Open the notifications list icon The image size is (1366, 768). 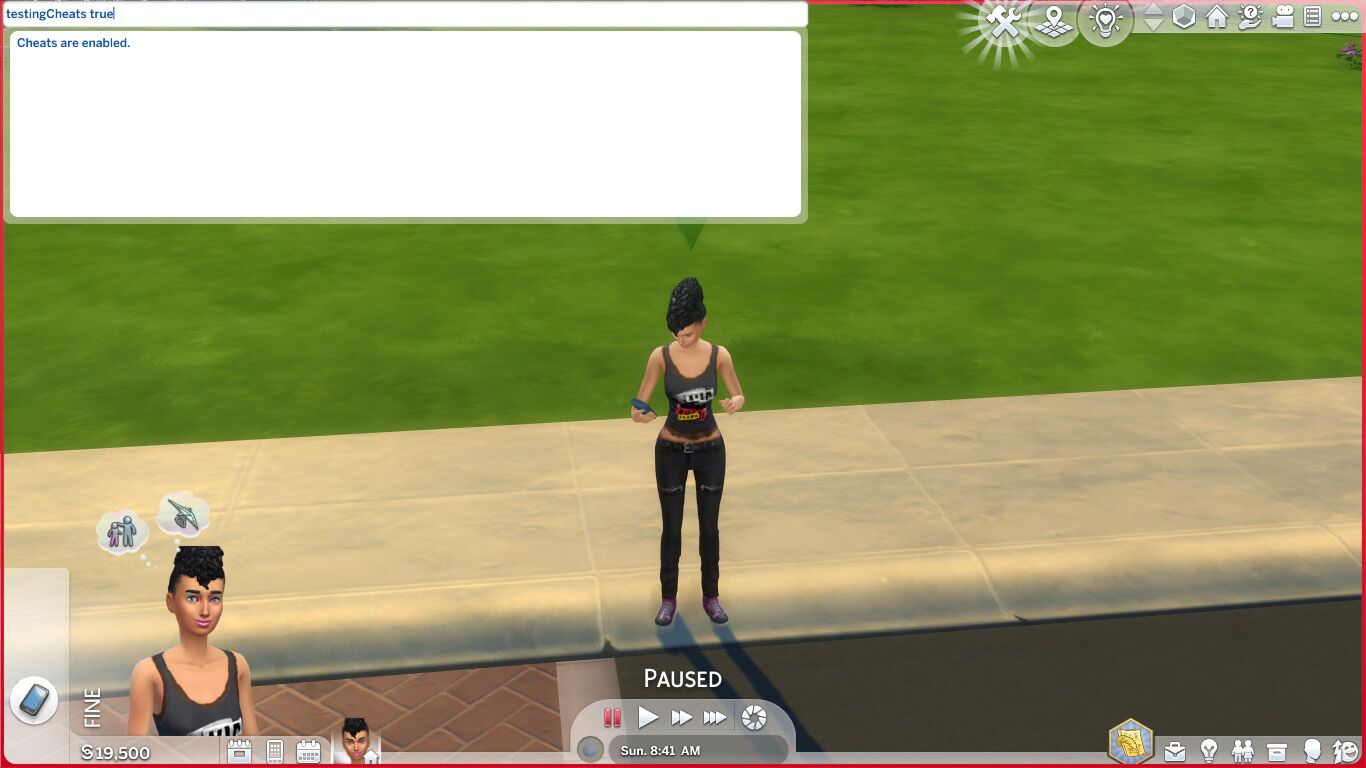pyautogui.click(x=1312, y=17)
